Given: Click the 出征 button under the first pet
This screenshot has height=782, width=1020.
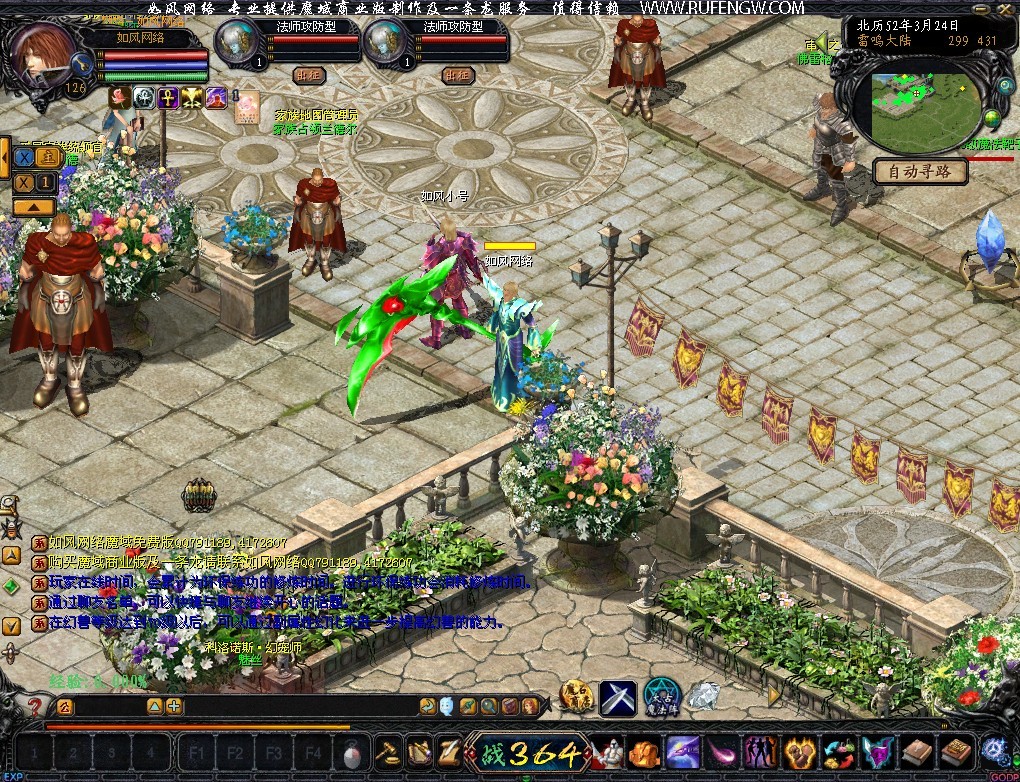Looking at the screenshot, I should [310, 75].
